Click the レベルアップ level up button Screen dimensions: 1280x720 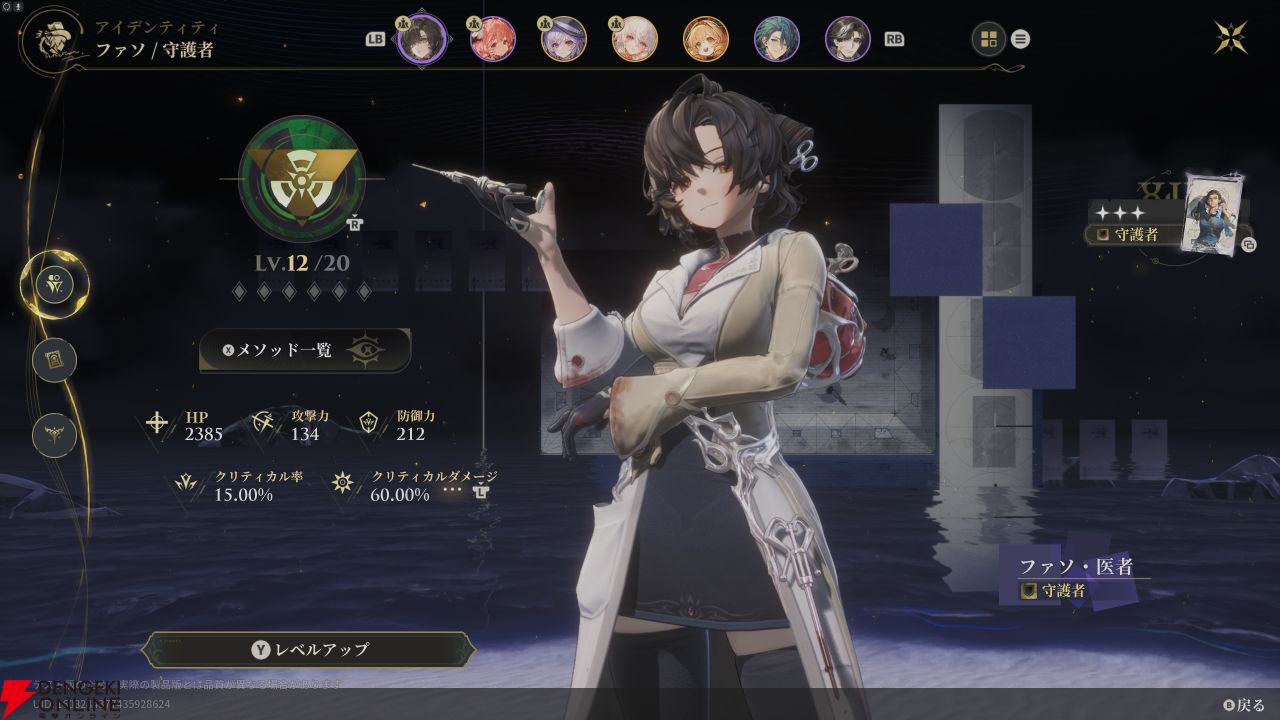pyautogui.click(x=309, y=649)
